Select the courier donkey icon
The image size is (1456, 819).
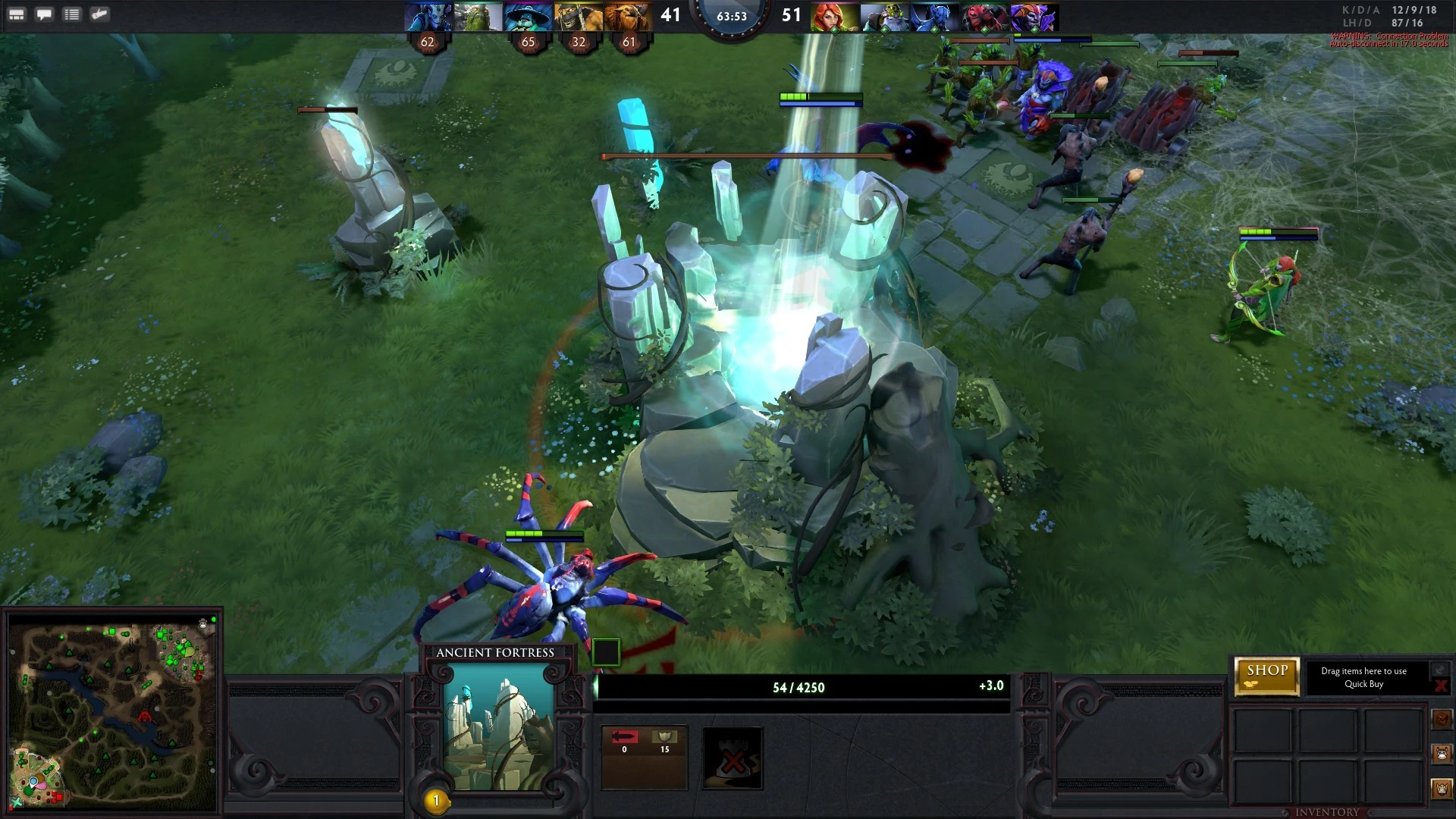[x=1442, y=754]
